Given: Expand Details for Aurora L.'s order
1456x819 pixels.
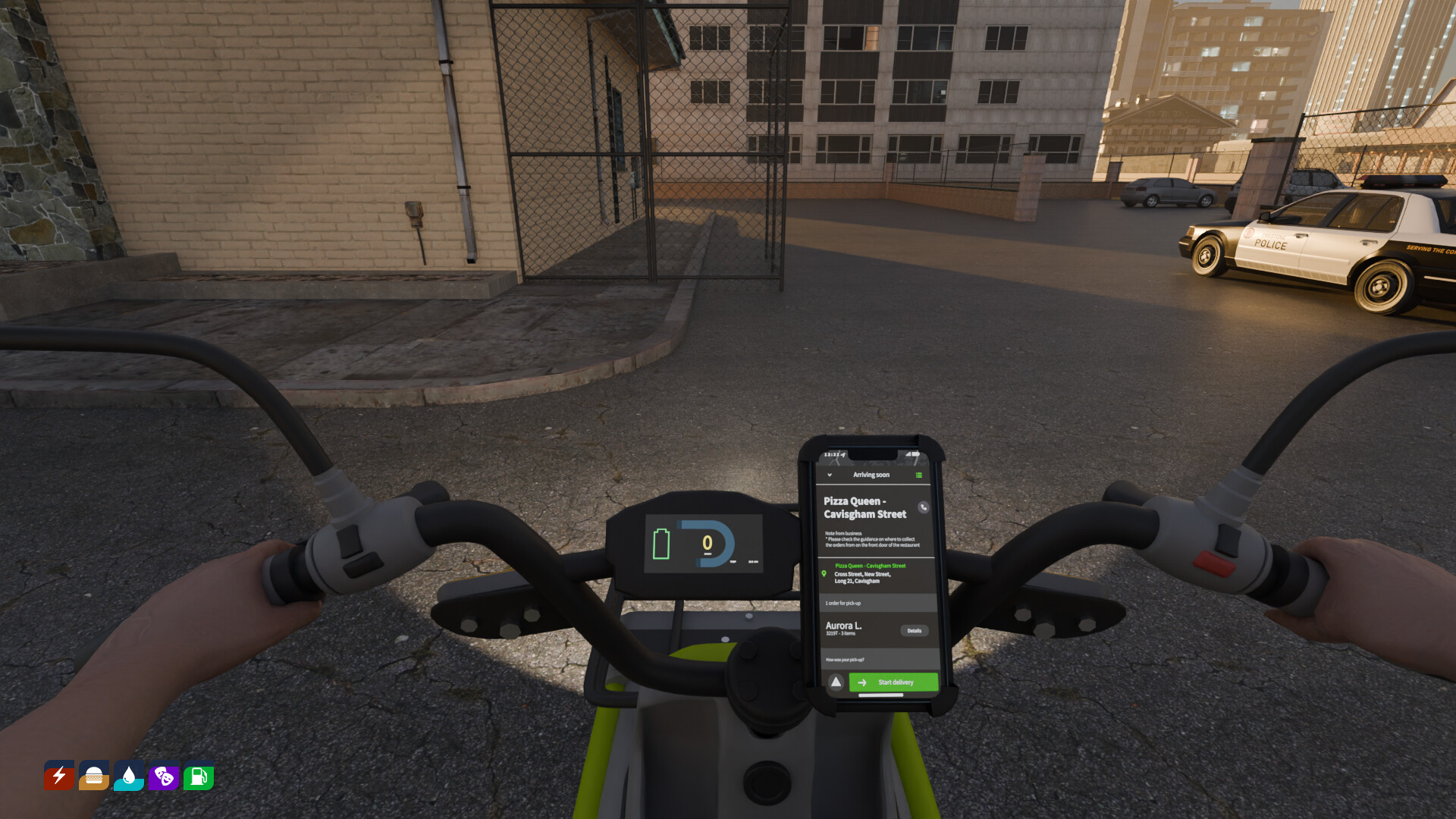Looking at the screenshot, I should [x=915, y=630].
